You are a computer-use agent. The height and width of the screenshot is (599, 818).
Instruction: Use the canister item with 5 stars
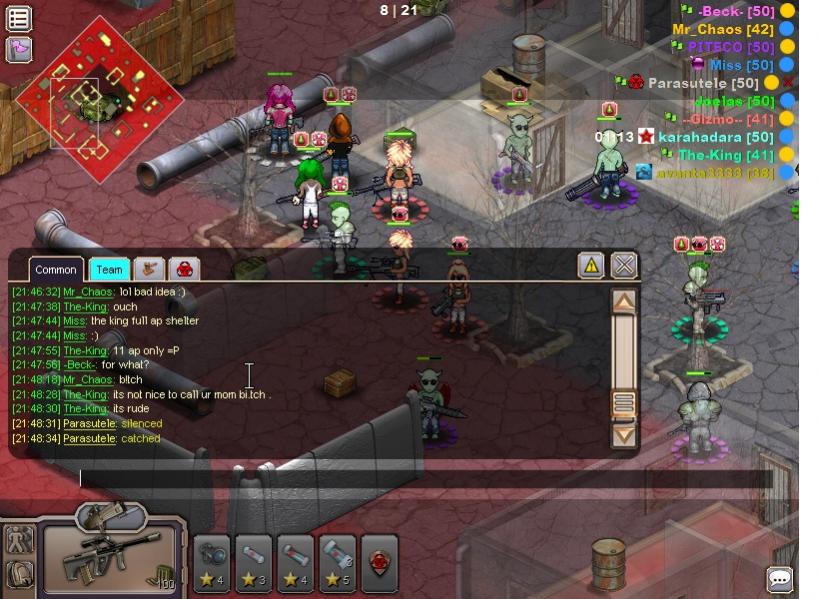[337, 563]
